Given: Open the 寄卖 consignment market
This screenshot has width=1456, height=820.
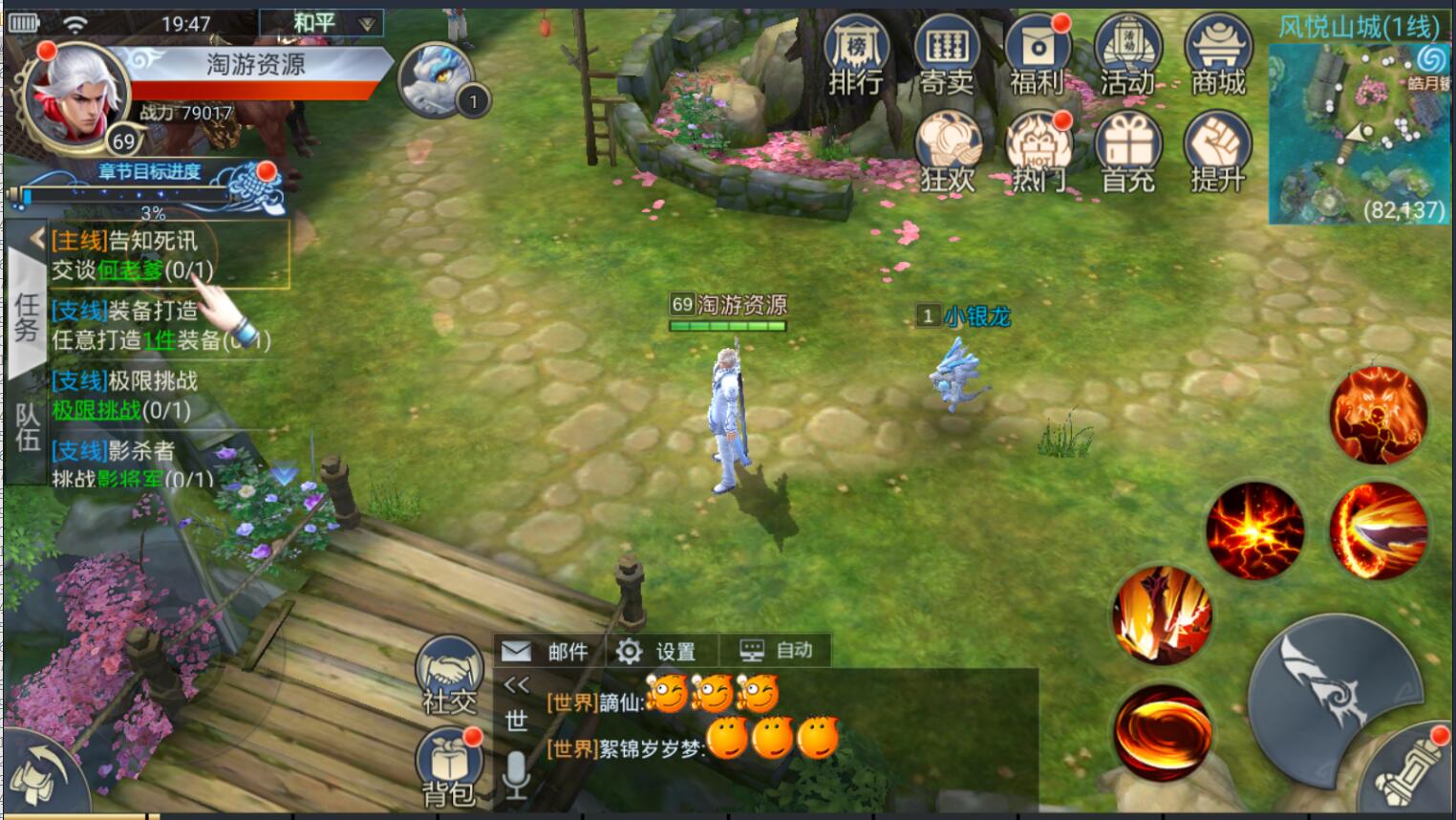Looking at the screenshot, I should click(x=946, y=55).
